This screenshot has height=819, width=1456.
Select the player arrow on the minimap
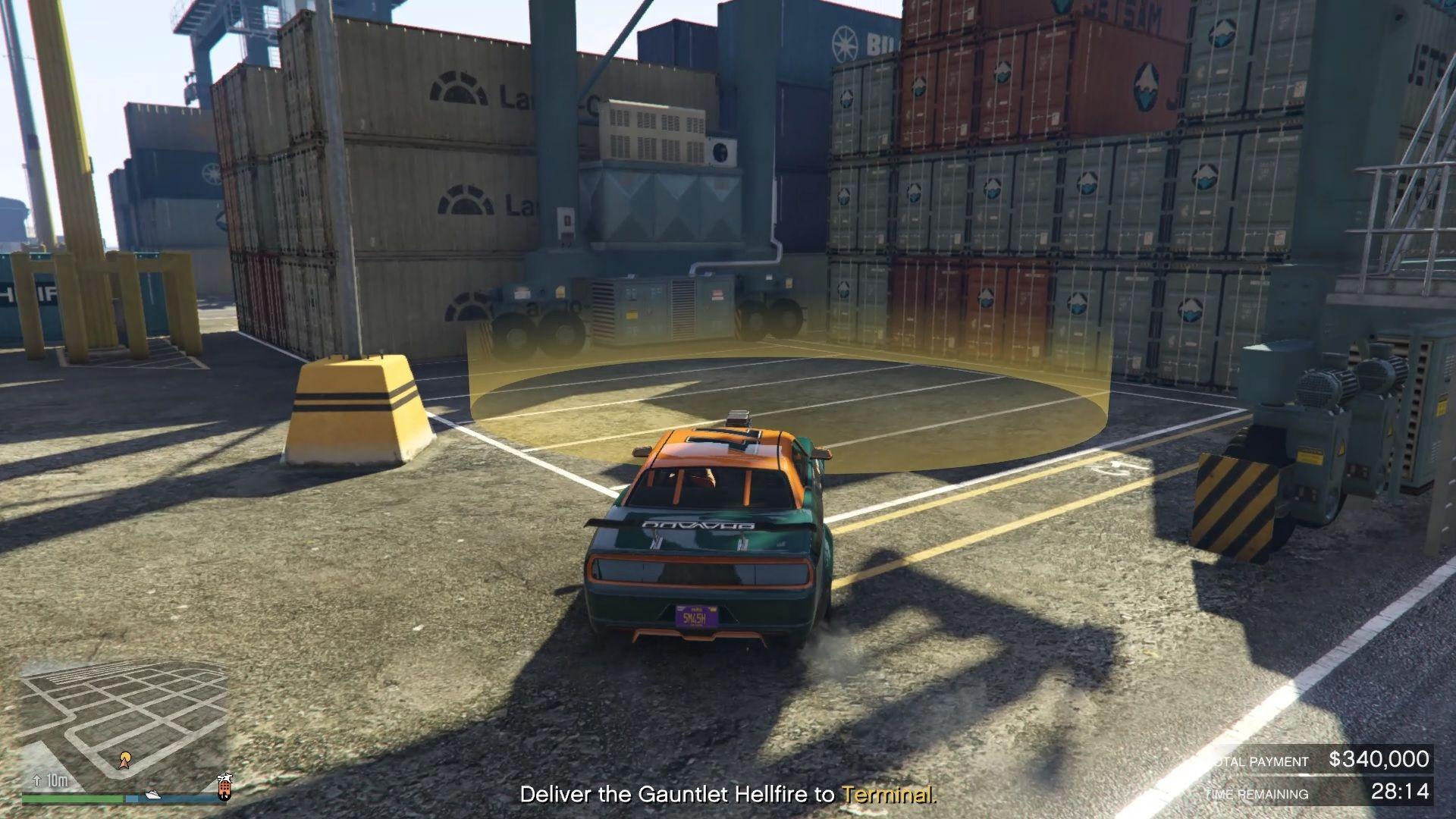click(x=124, y=763)
